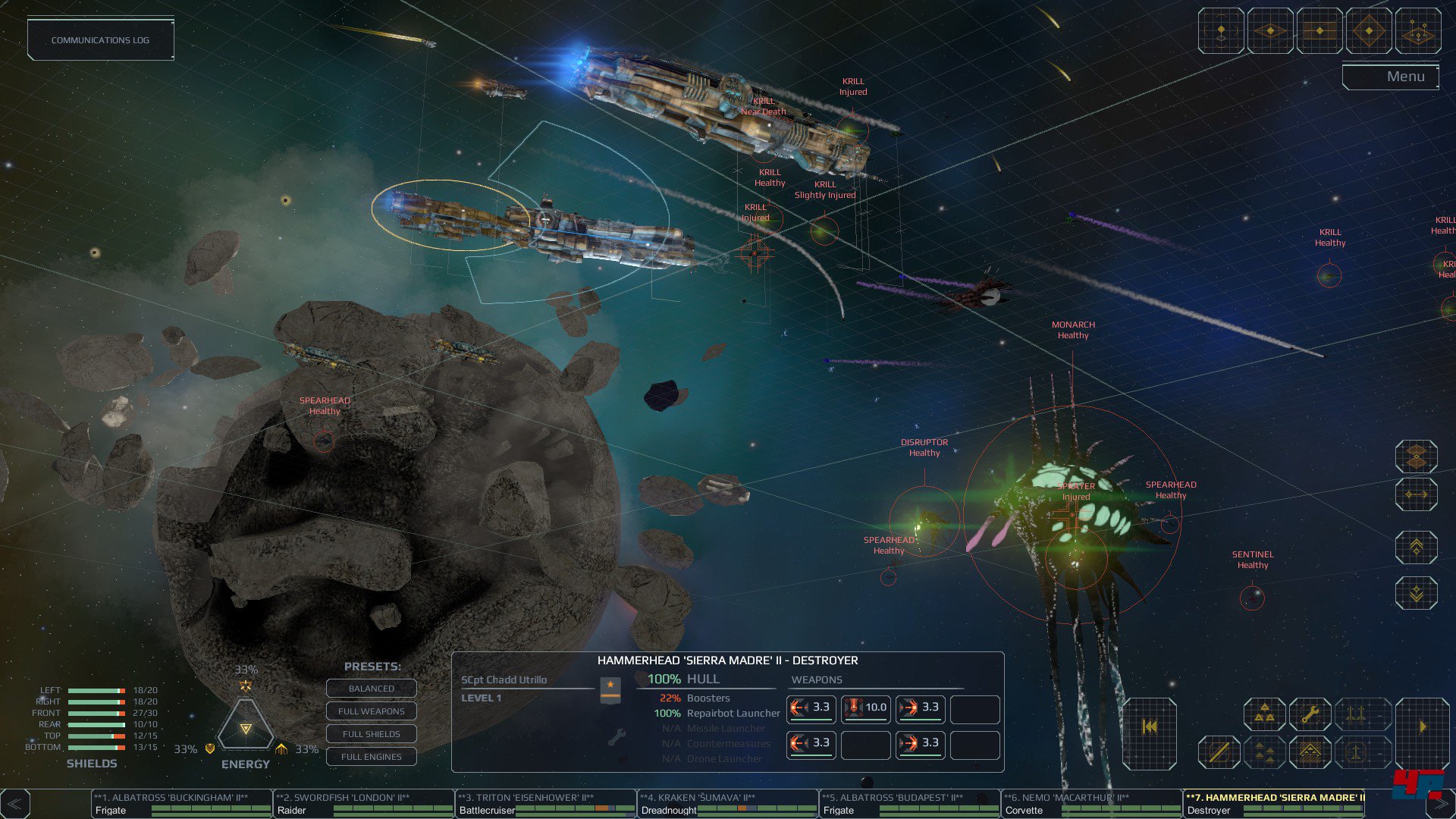The height and width of the screenshot is (819, 1456).
Task: Switch to the Swordfish 'London' raider
Action: 364,804
